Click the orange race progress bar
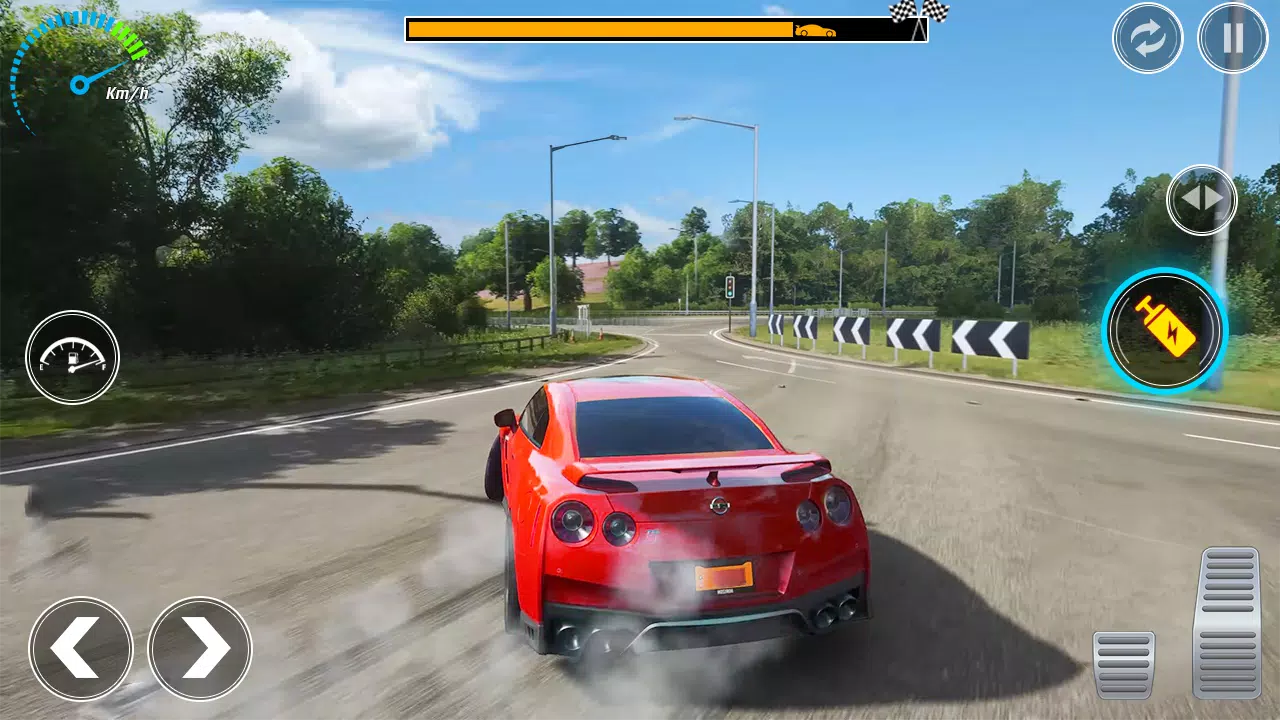This screenshot has width=1280, height=720. (x=600, y=27)
